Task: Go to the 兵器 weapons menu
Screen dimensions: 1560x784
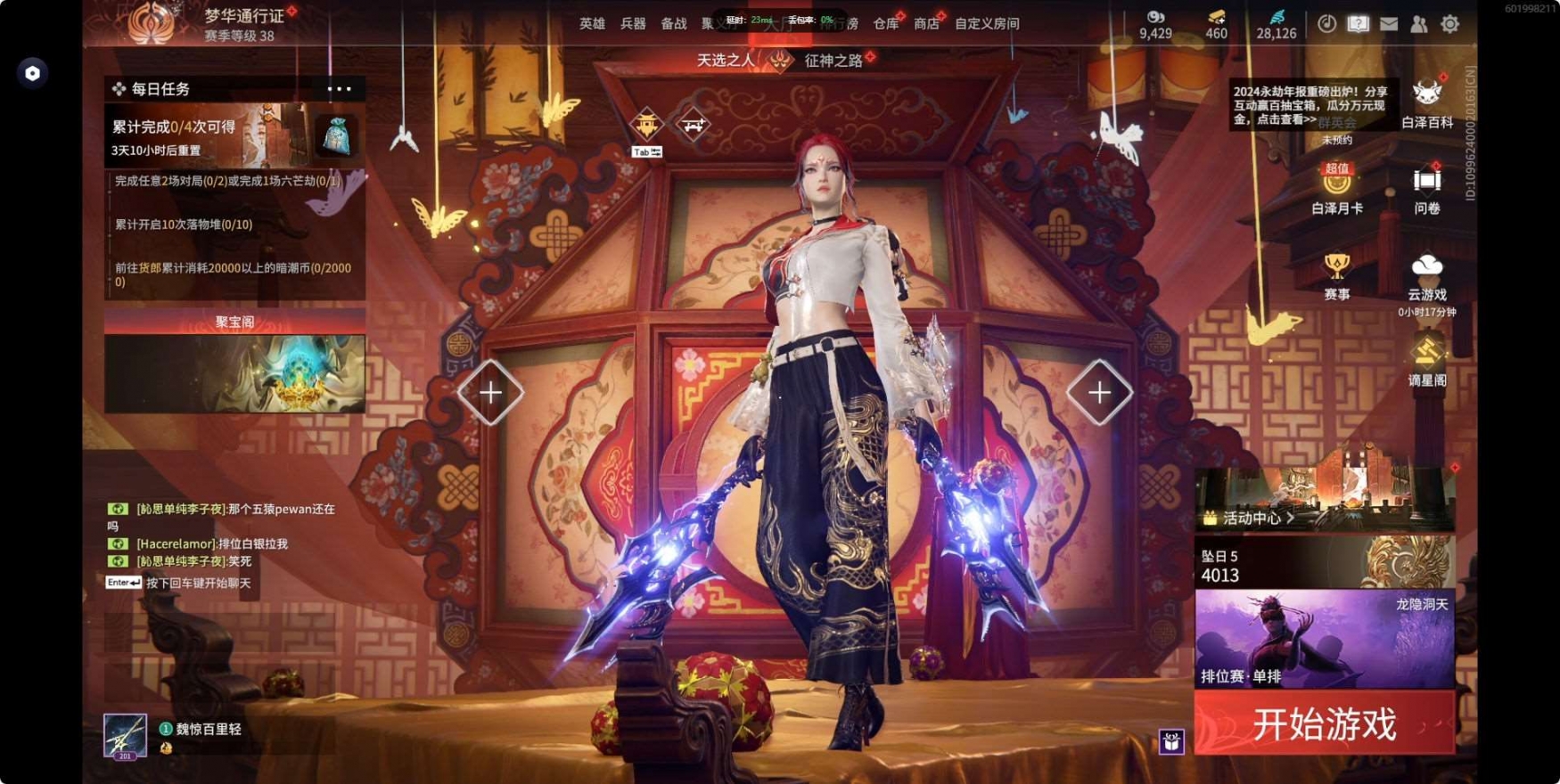Action: (x=633, y=24)
